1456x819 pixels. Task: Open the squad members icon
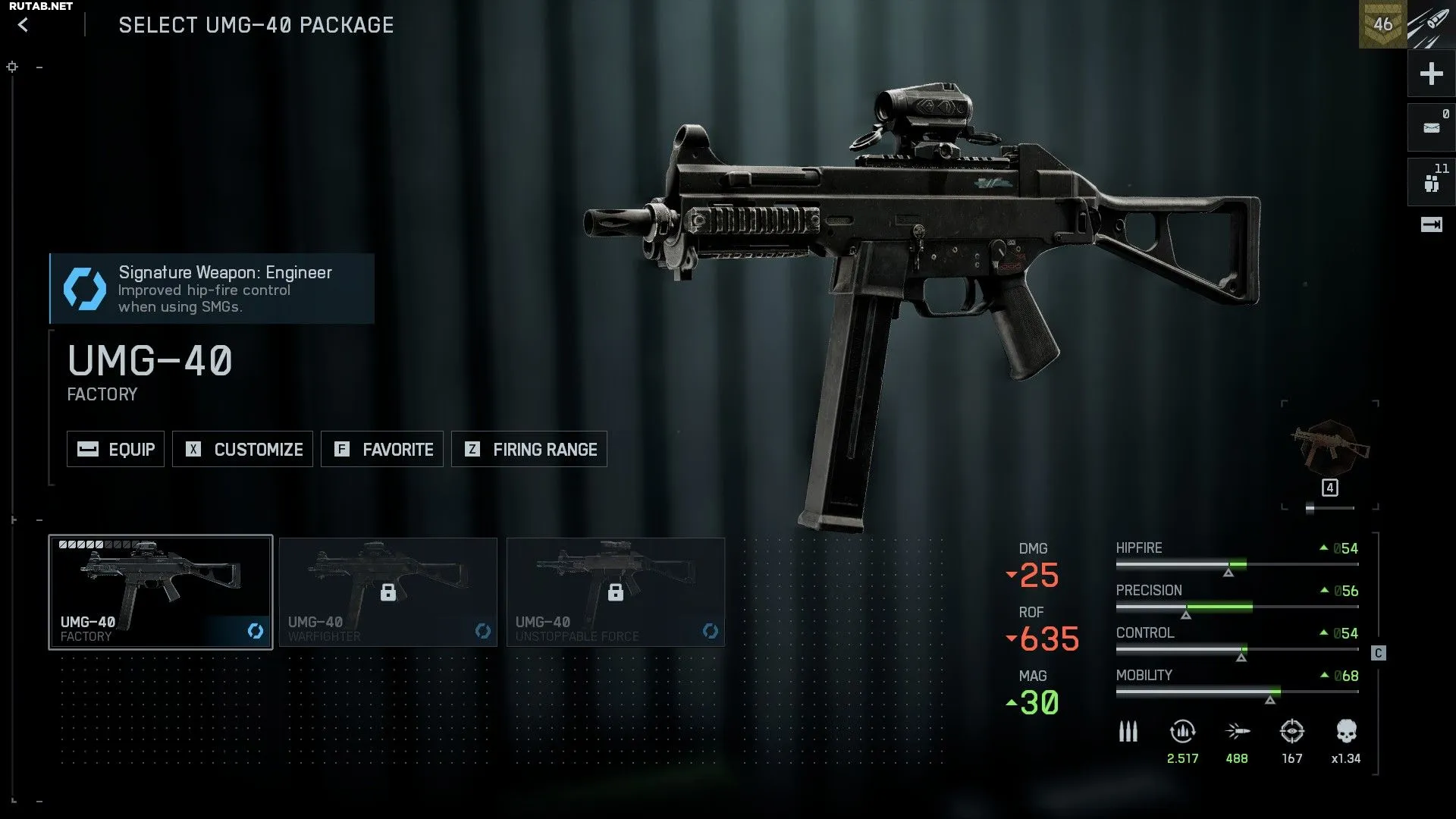coord(1431,183)
